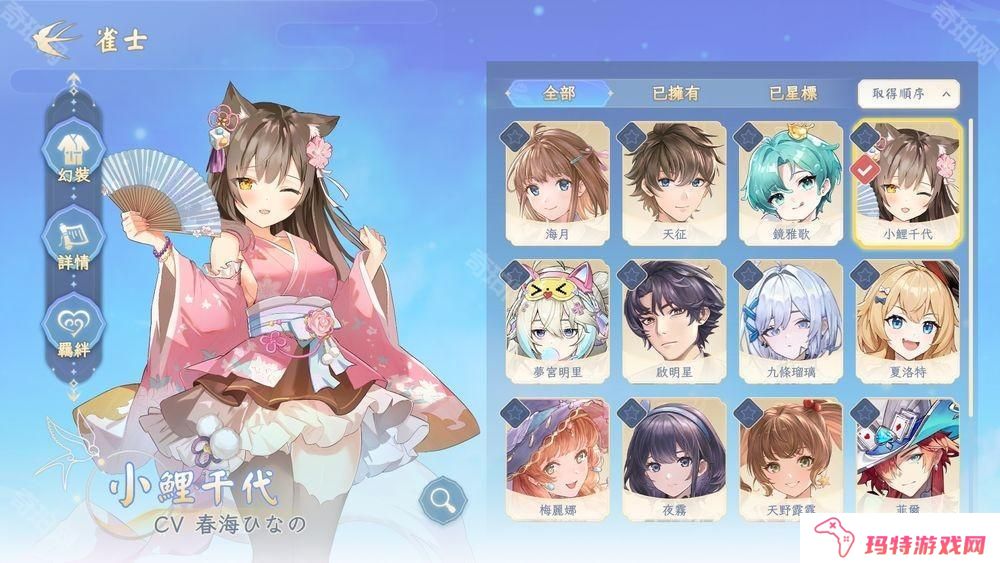Click the magnifying glass zoom button

point(438,499)
